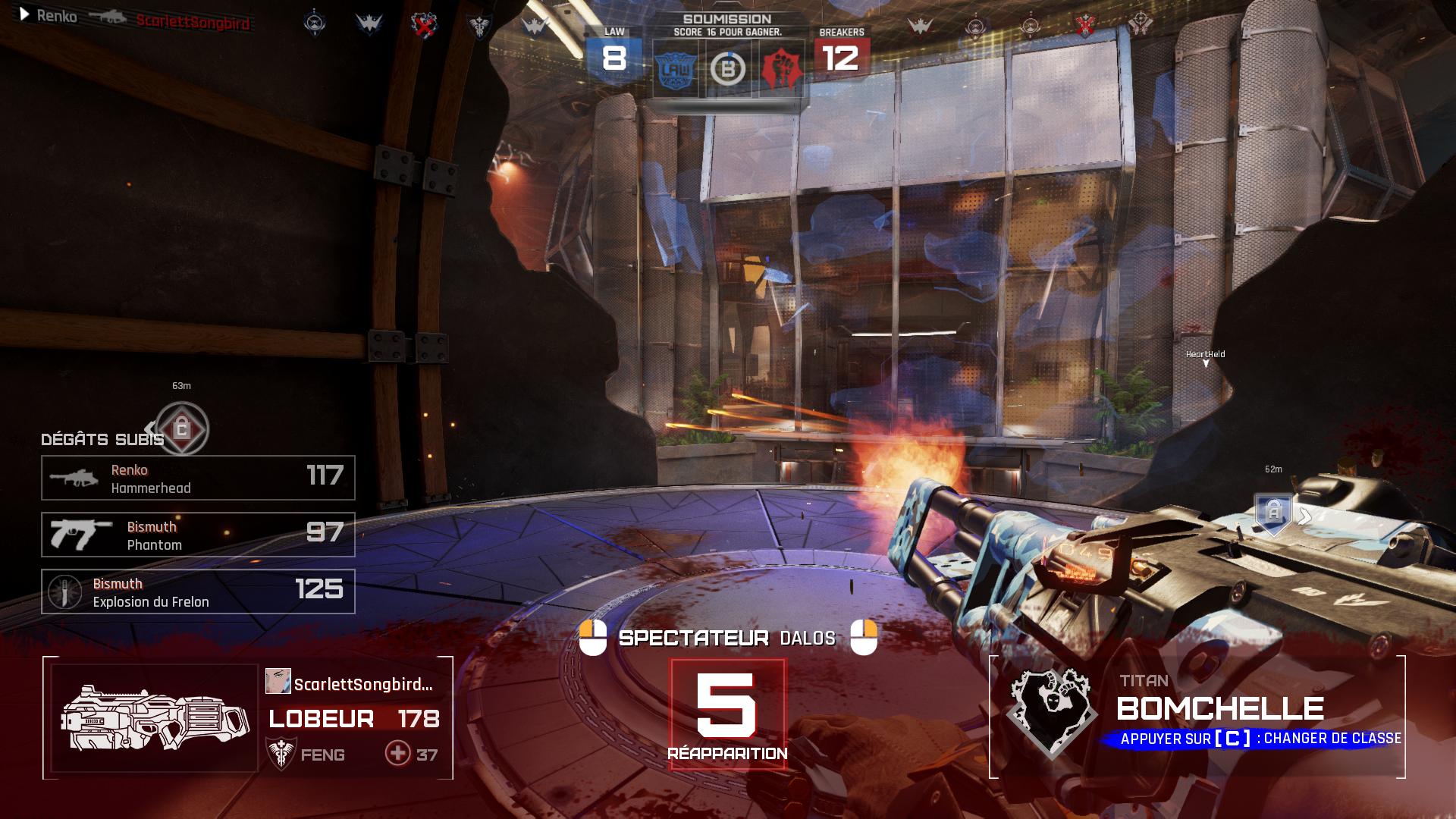Click the Lobeur weapon image
The height and width of the screenshot is (819, 1456).
(155, 717)
